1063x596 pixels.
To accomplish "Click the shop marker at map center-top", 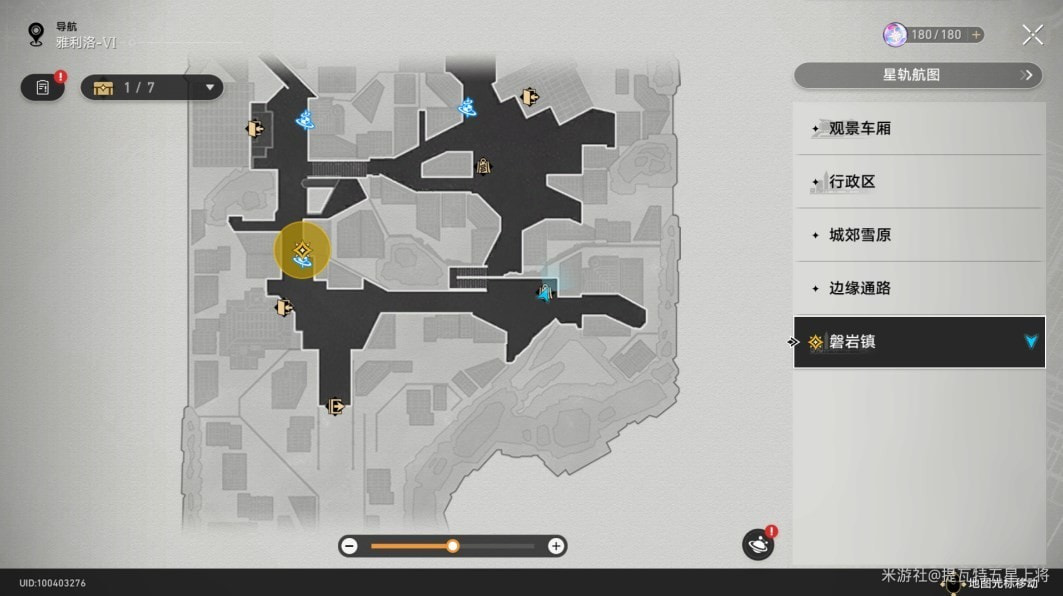I will point(484,166).
